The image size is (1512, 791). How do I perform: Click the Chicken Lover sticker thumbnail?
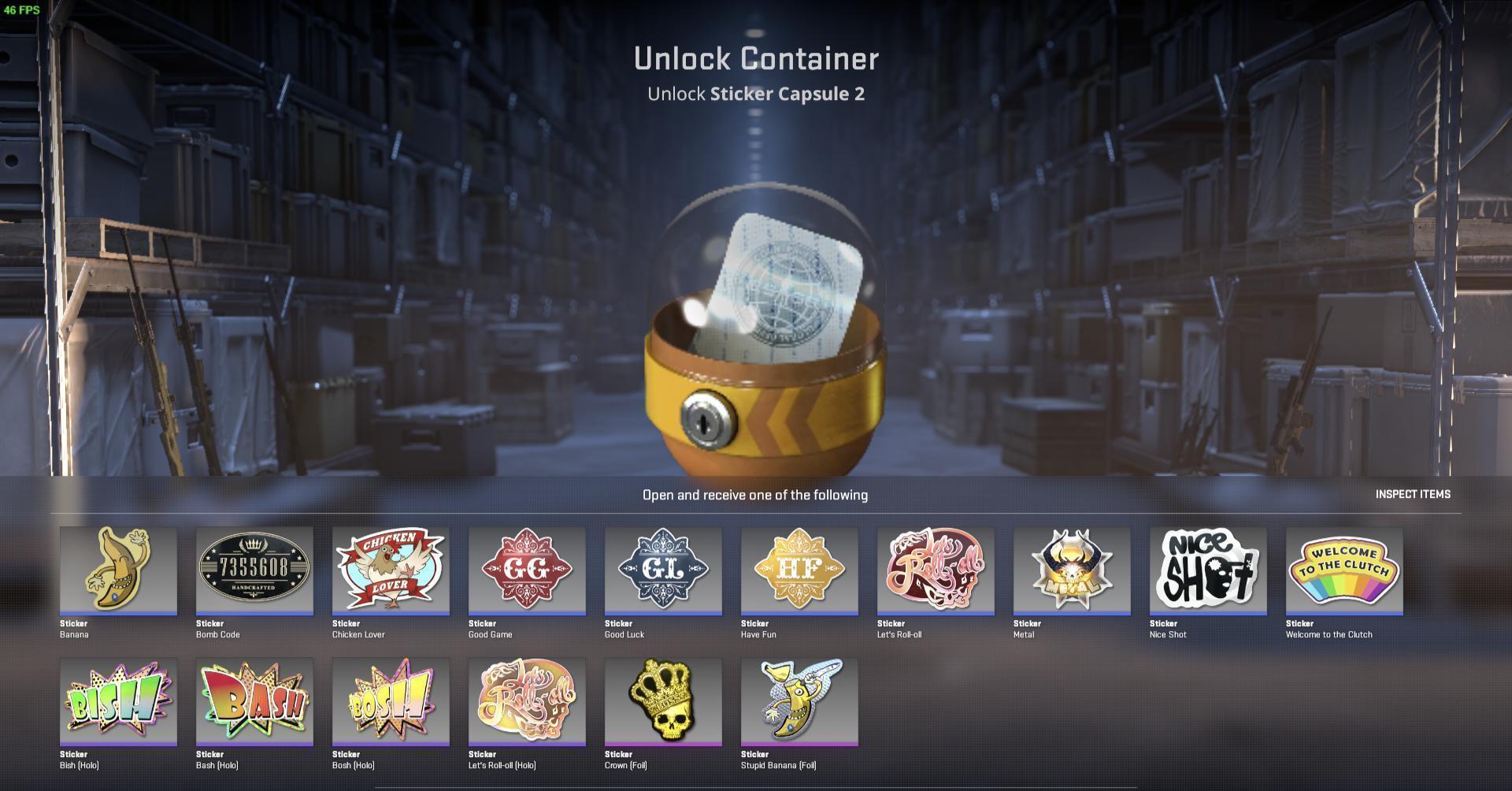pyautogui.click(x=391, y=570)
